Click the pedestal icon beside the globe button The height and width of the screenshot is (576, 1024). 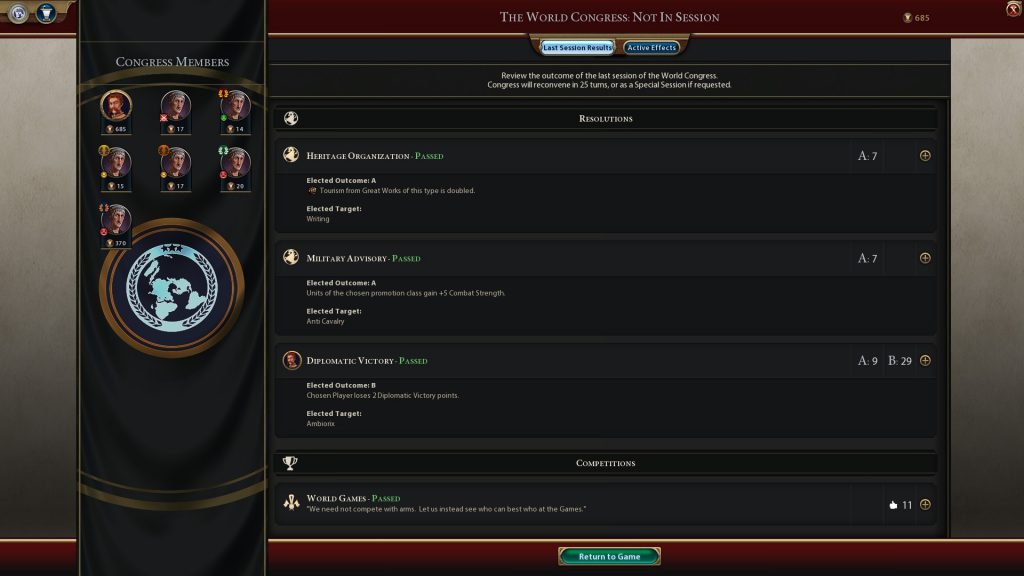click(46, 13)
